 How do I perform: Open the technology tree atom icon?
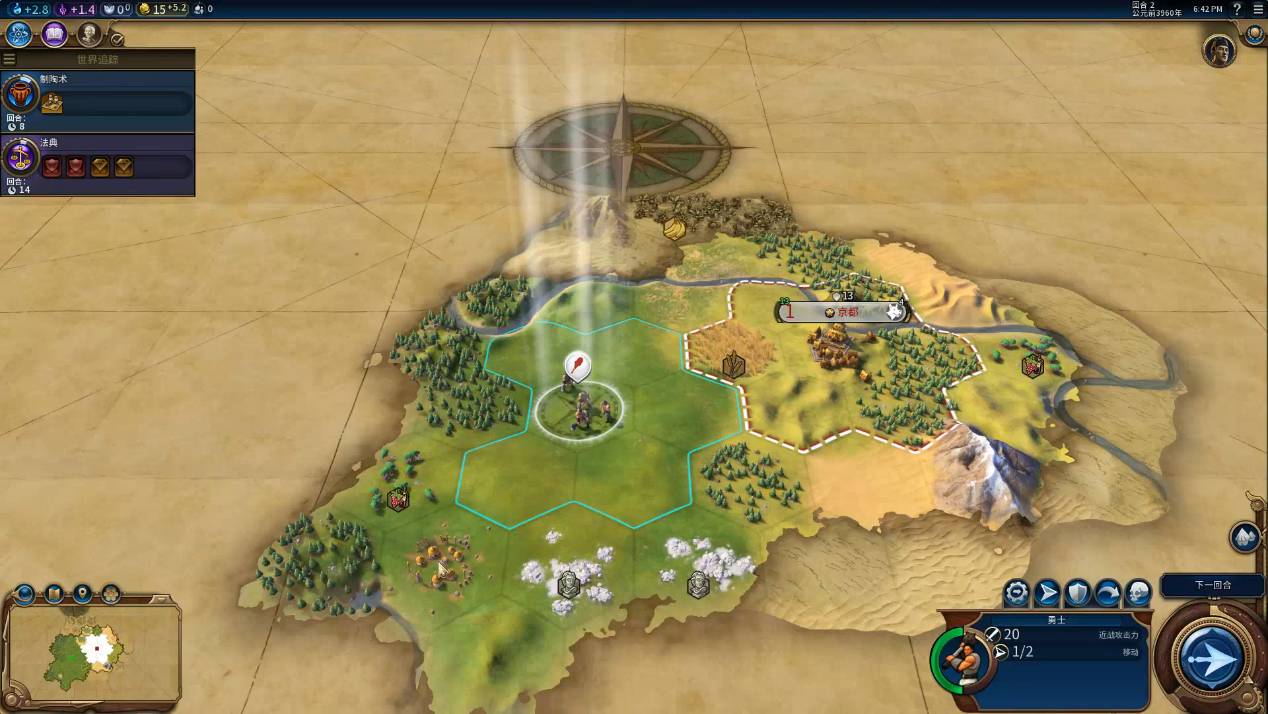[x=19, y=35]
